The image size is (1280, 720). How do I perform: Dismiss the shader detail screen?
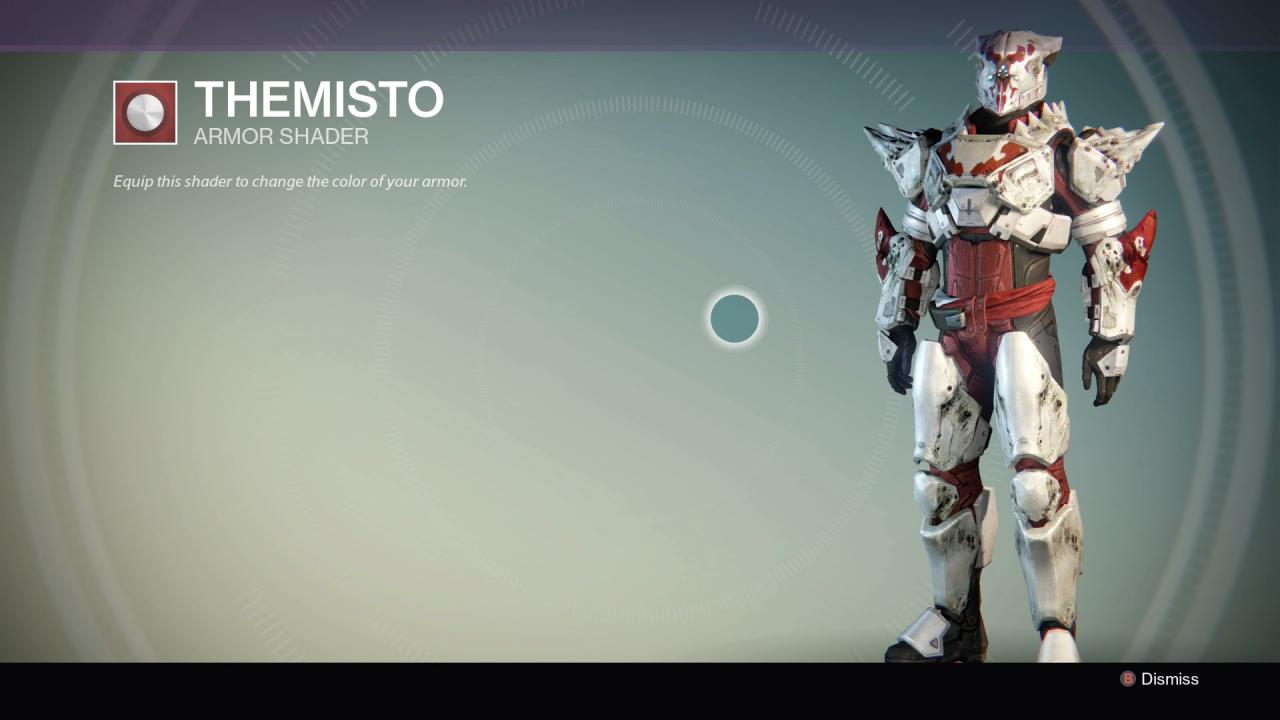tap(1168, 679)
